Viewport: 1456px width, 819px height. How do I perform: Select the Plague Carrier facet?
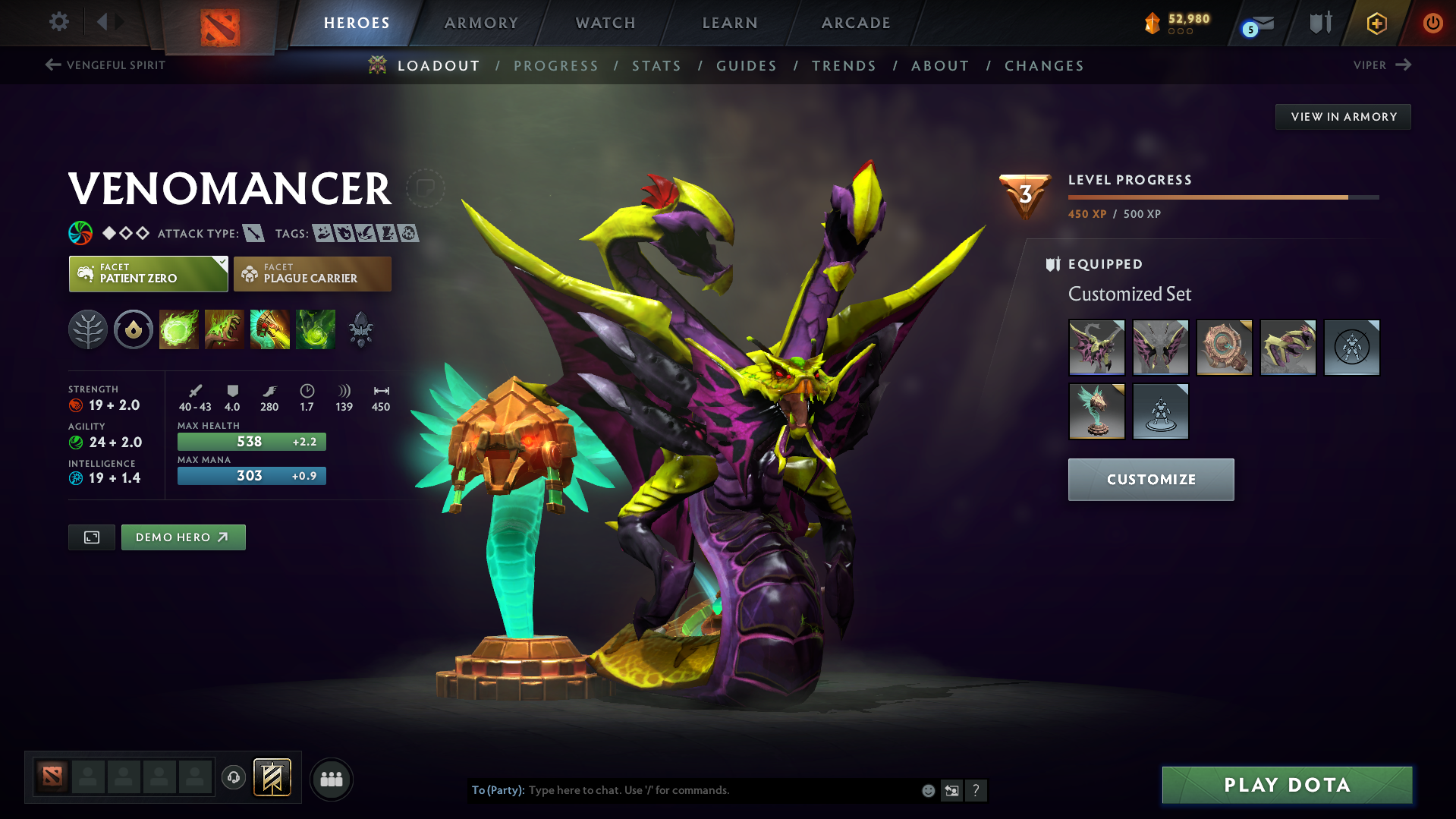pyautogui.click(x=312, y=273)
